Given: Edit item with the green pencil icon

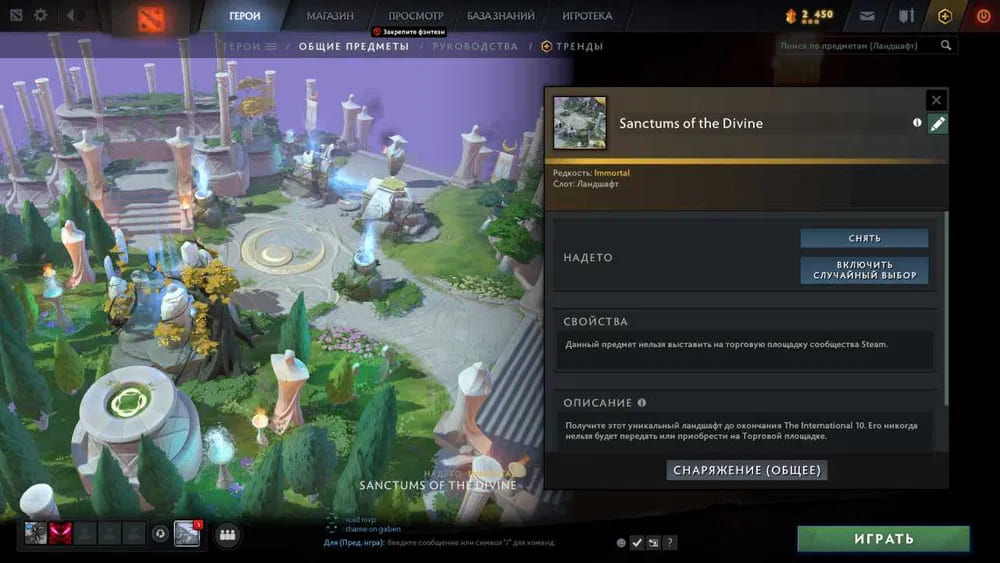Looking at the screenshot, I should (x=938, y=124).
